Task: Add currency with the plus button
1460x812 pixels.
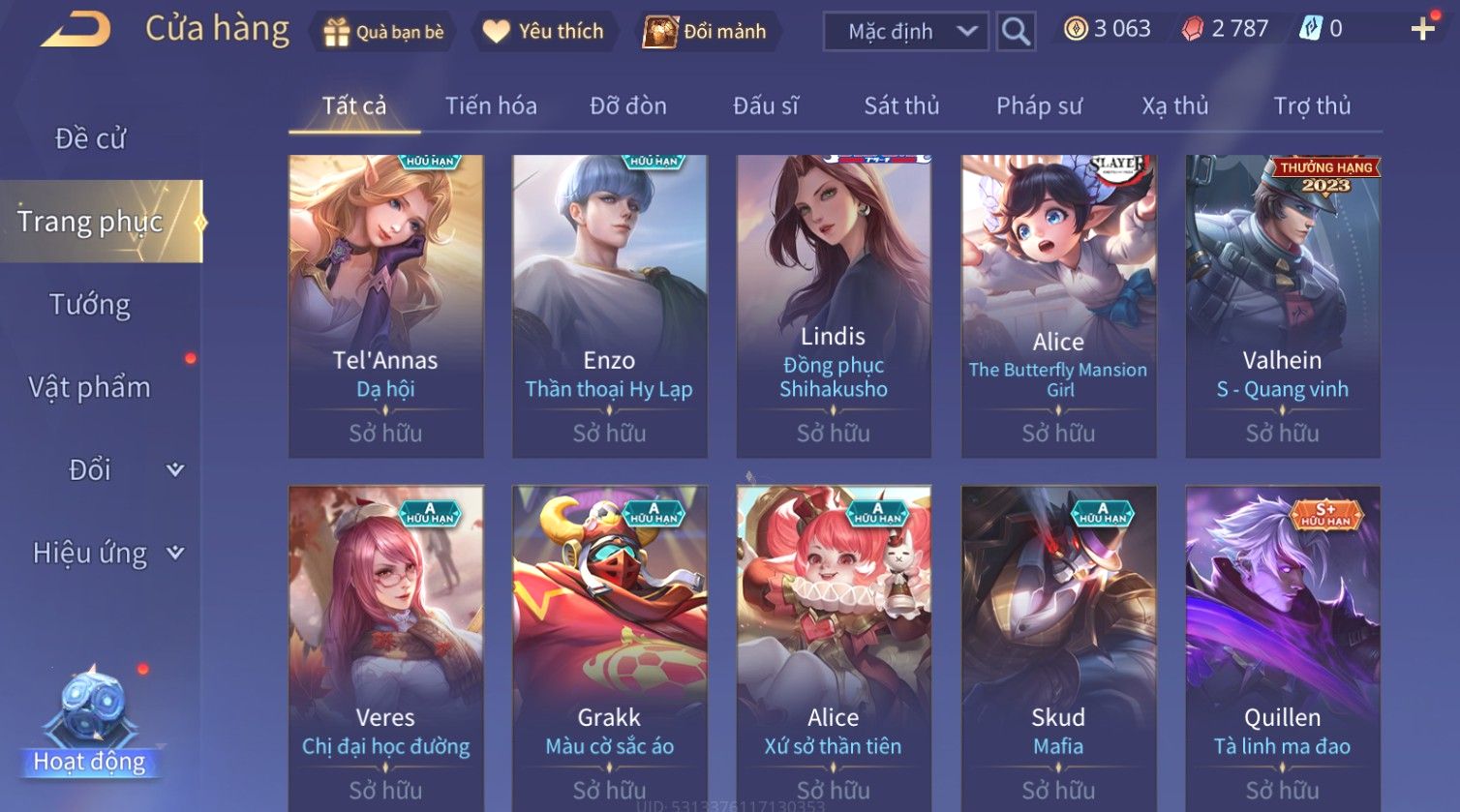Action: point(1422,29)
